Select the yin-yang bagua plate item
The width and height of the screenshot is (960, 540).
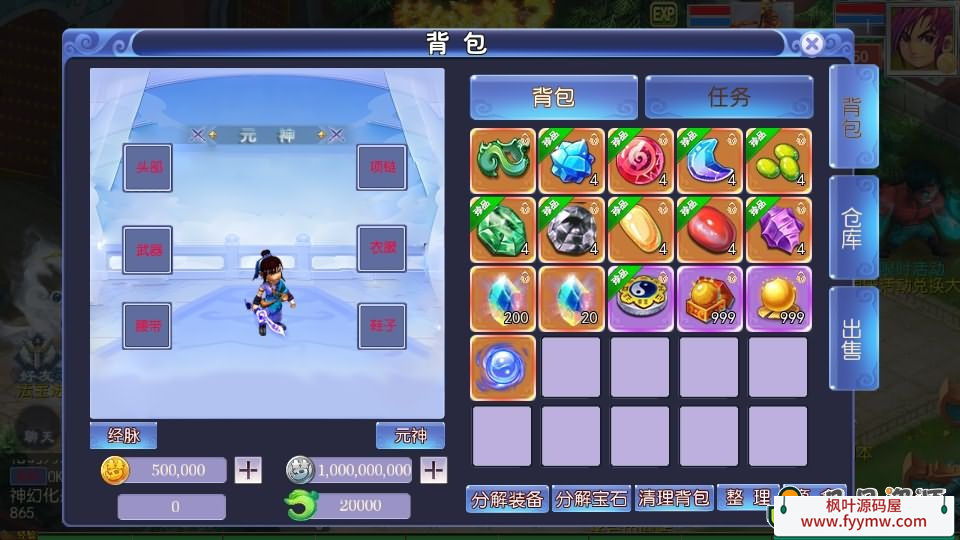(640, 299)
